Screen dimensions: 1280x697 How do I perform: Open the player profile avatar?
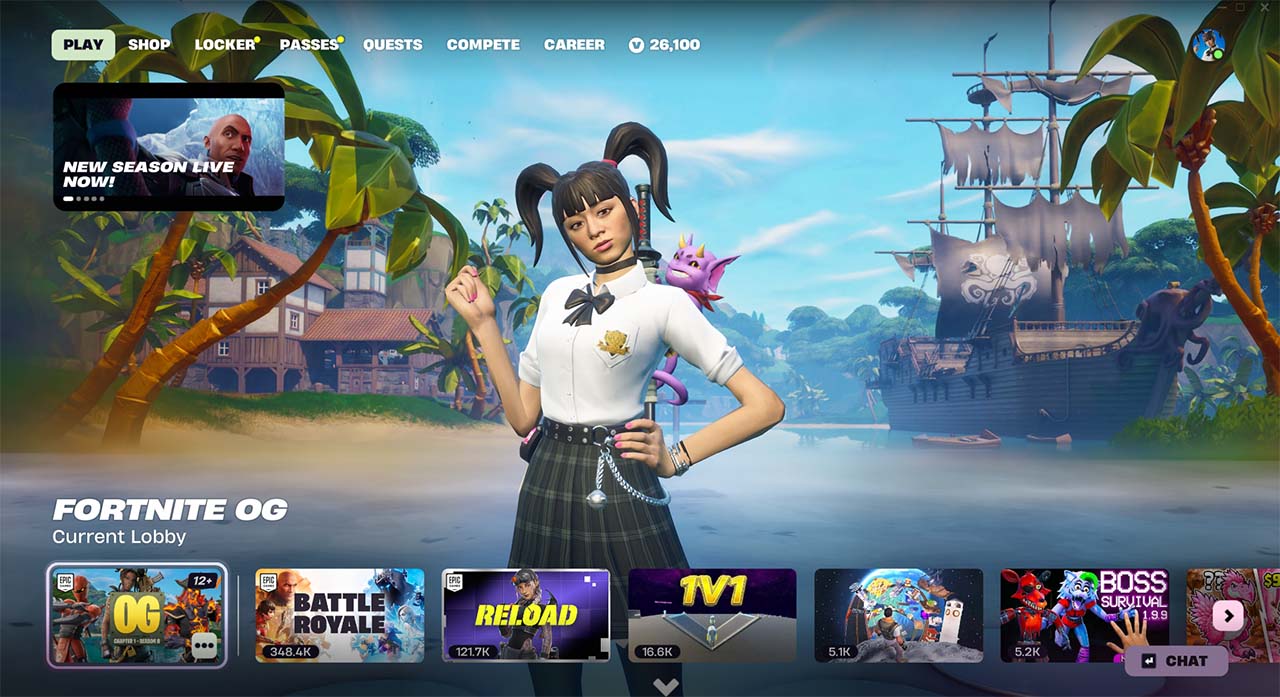(1208, 45)
